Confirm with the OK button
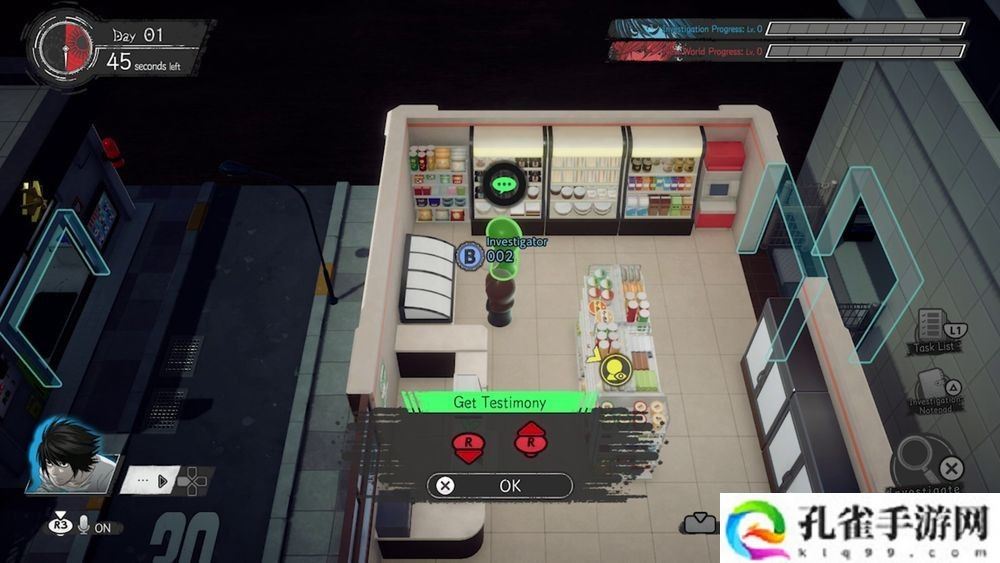This screenshot has width=1000, height=563. point(500,486)
